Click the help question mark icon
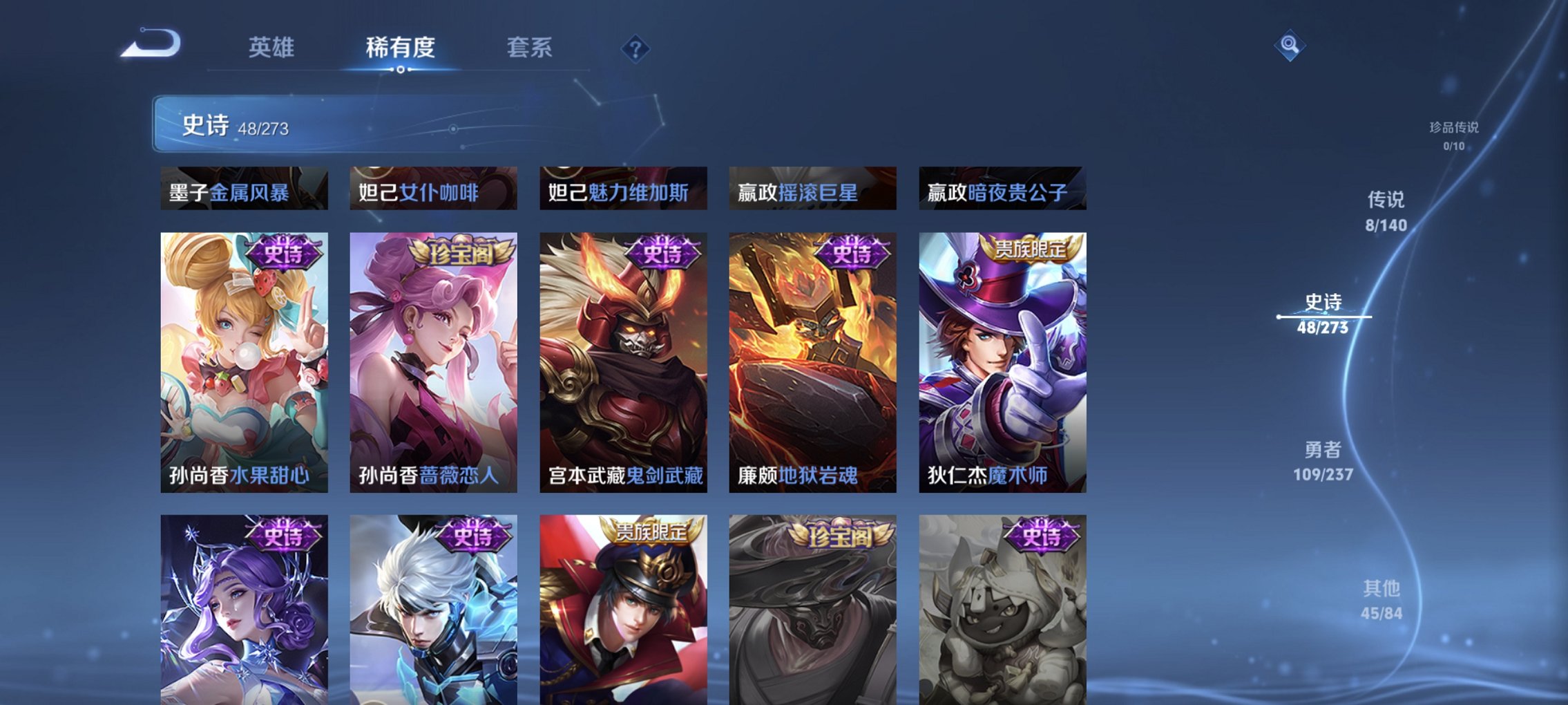This screenshot has height=705, width=1568. pos(635,48)
